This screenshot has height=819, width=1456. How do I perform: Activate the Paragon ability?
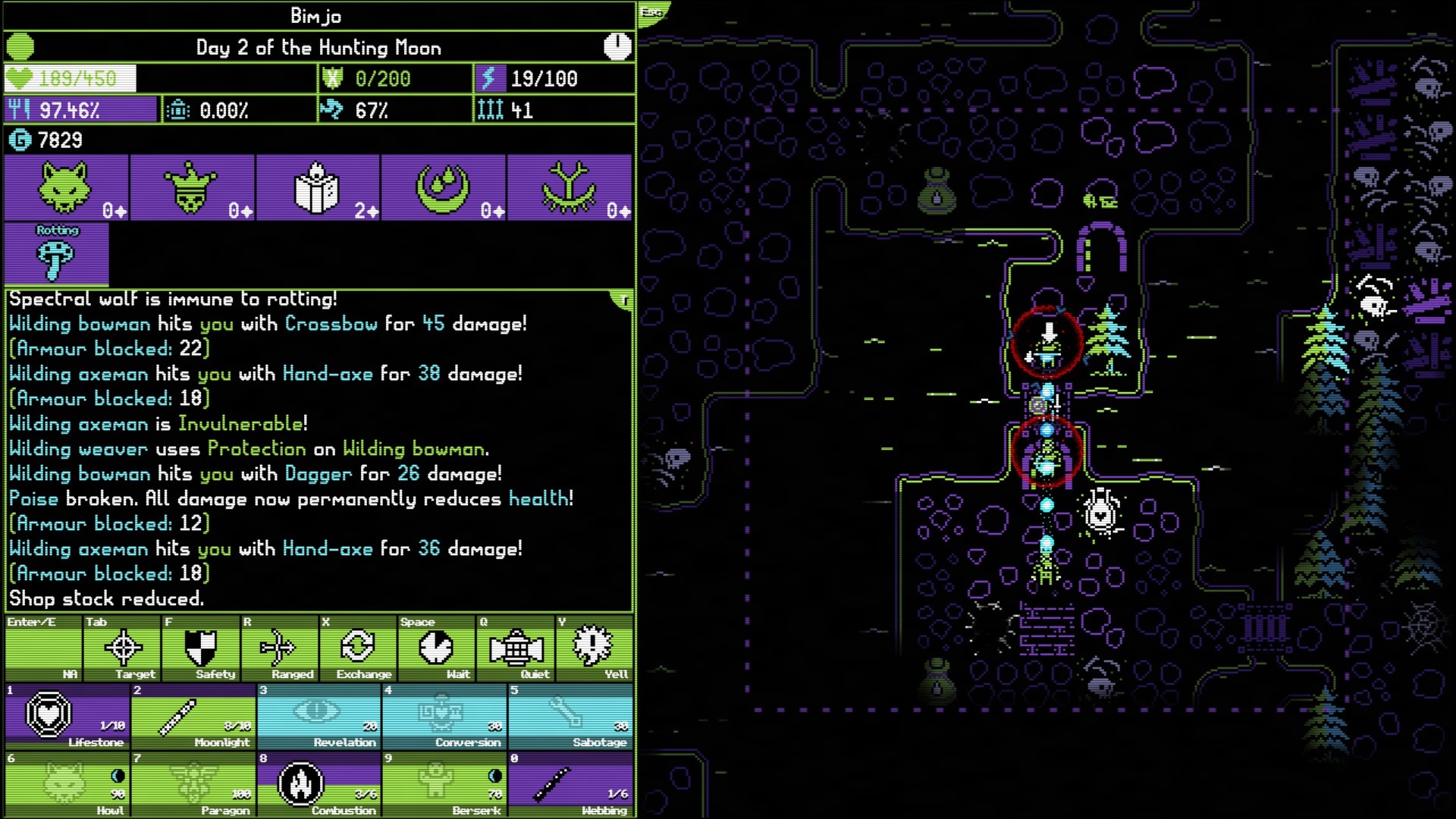pos(193,784)
